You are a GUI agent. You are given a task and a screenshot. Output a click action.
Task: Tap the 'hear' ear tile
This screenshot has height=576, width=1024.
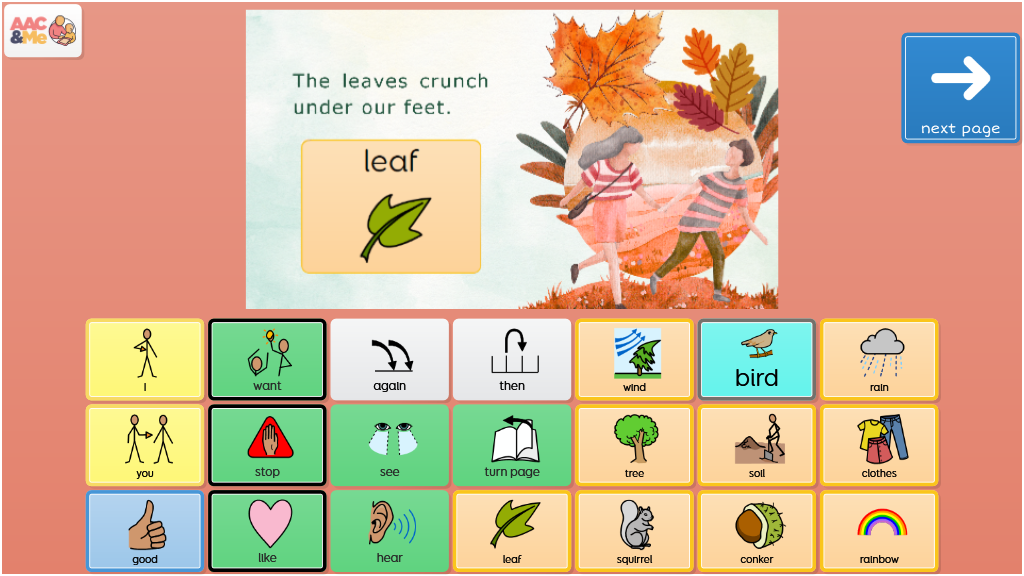coord(390,530)
